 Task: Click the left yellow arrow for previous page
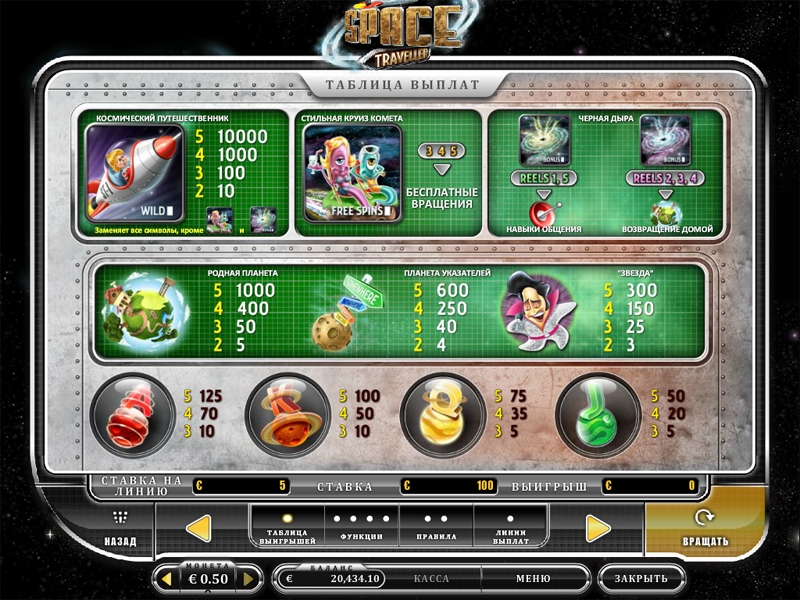coord(199,527)
